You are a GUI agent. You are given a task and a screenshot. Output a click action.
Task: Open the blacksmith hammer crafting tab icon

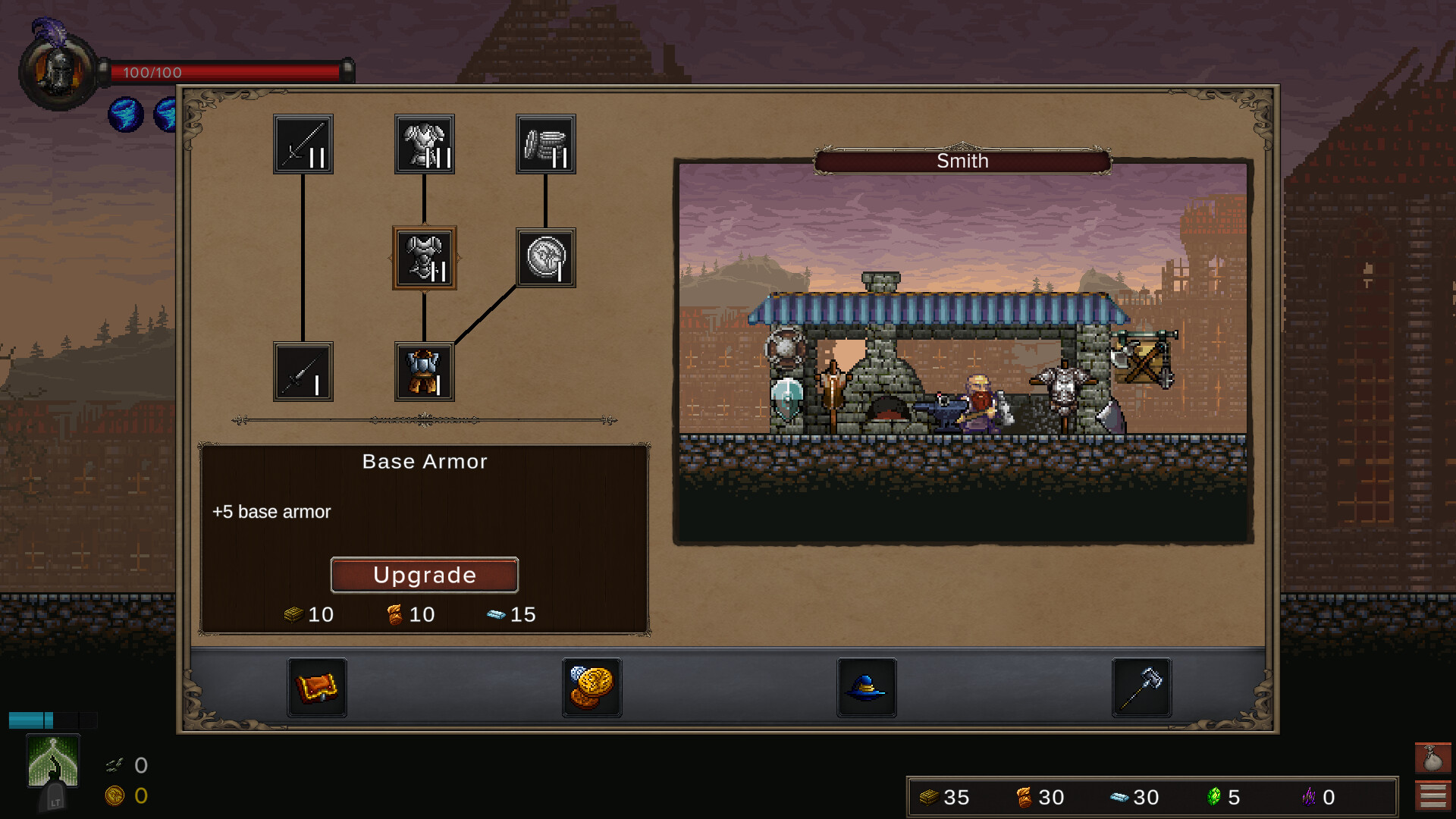1141,687
